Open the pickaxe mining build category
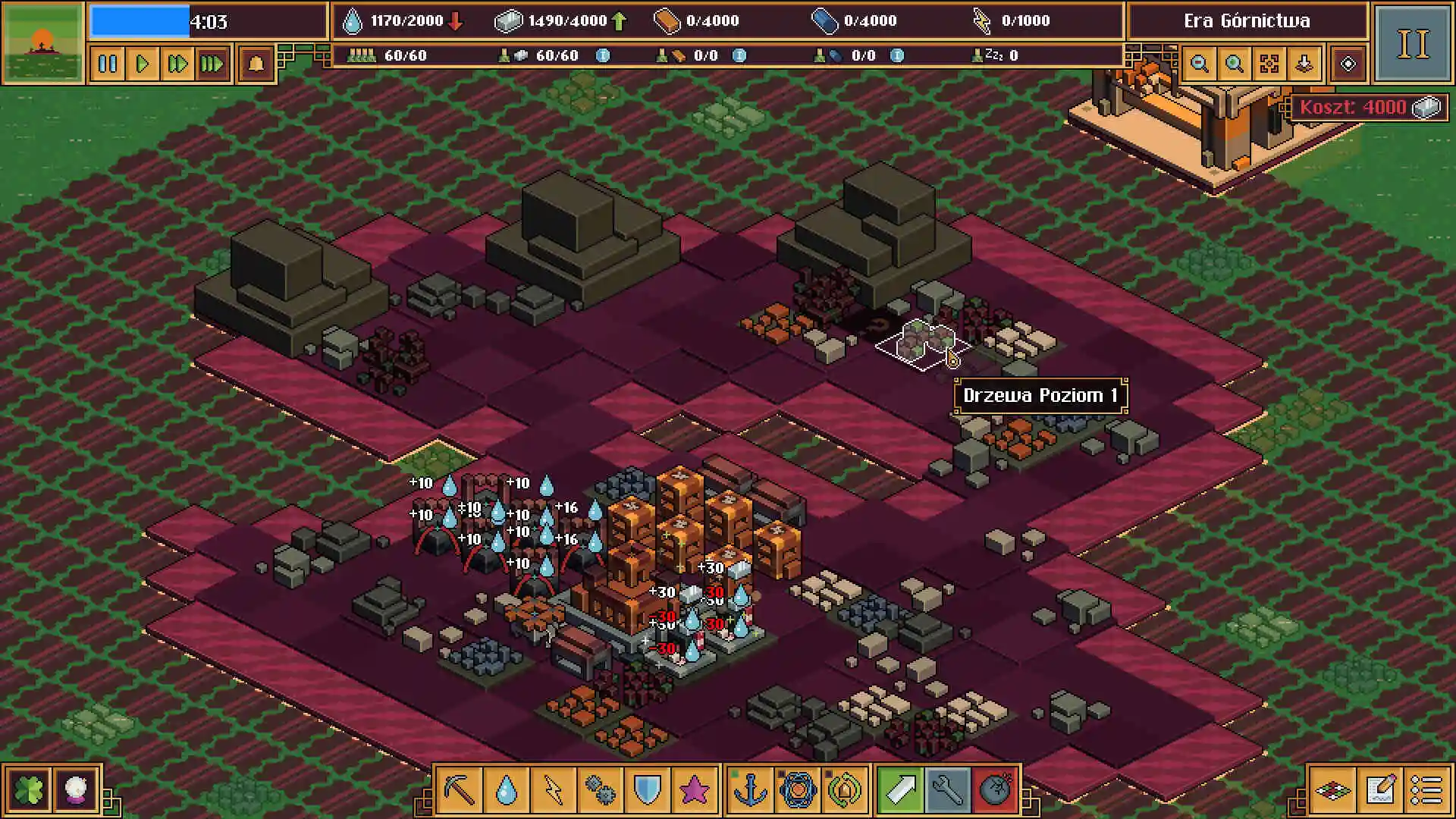Image resolution: width=1456 pixels, height=819 pixels. pyautogui.click(x=460, y=790)
